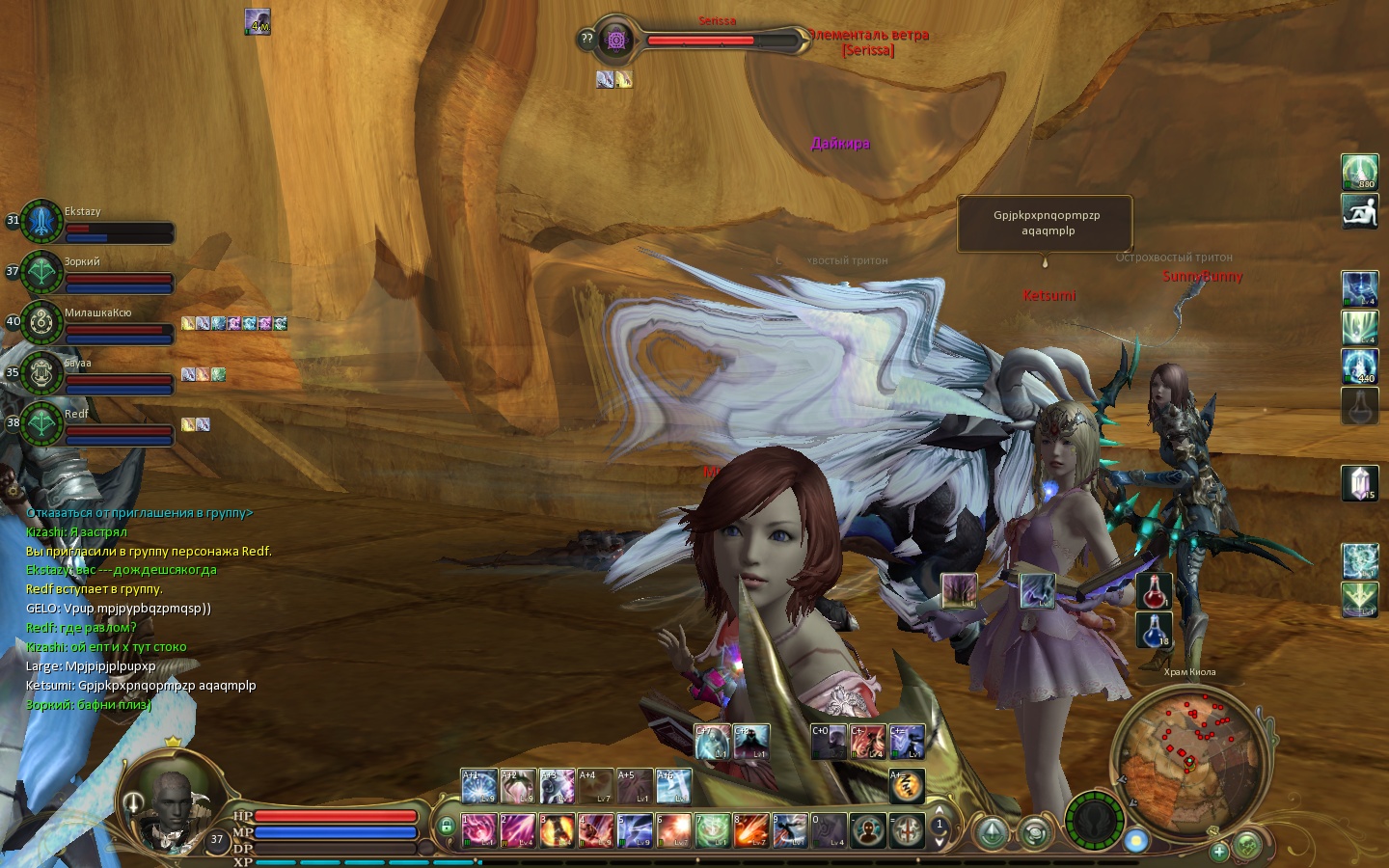Click the green plus button below minimap
The image size is (1389, 868).
coord(1219,851)
